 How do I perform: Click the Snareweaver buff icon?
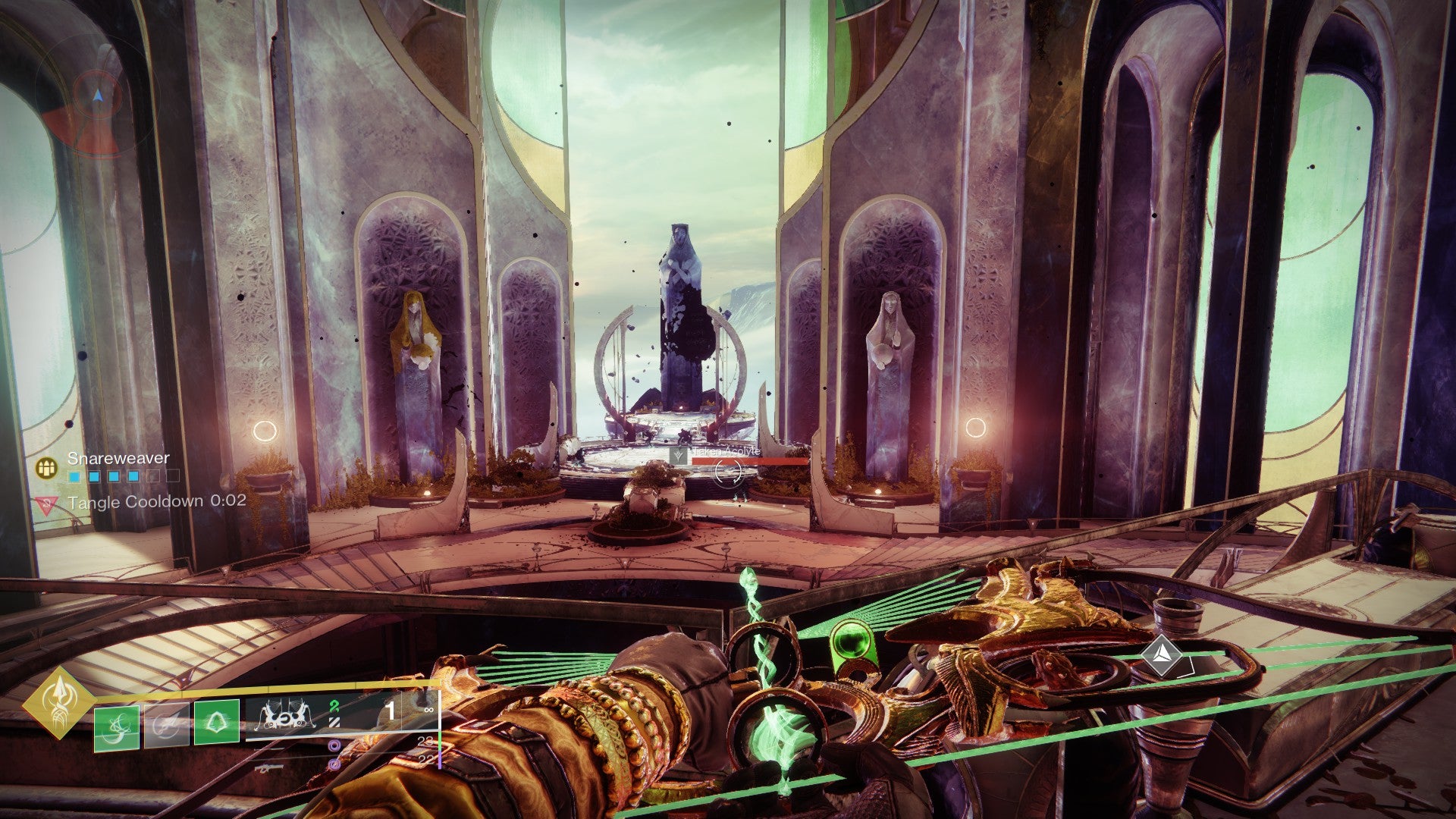coord(47,467)
